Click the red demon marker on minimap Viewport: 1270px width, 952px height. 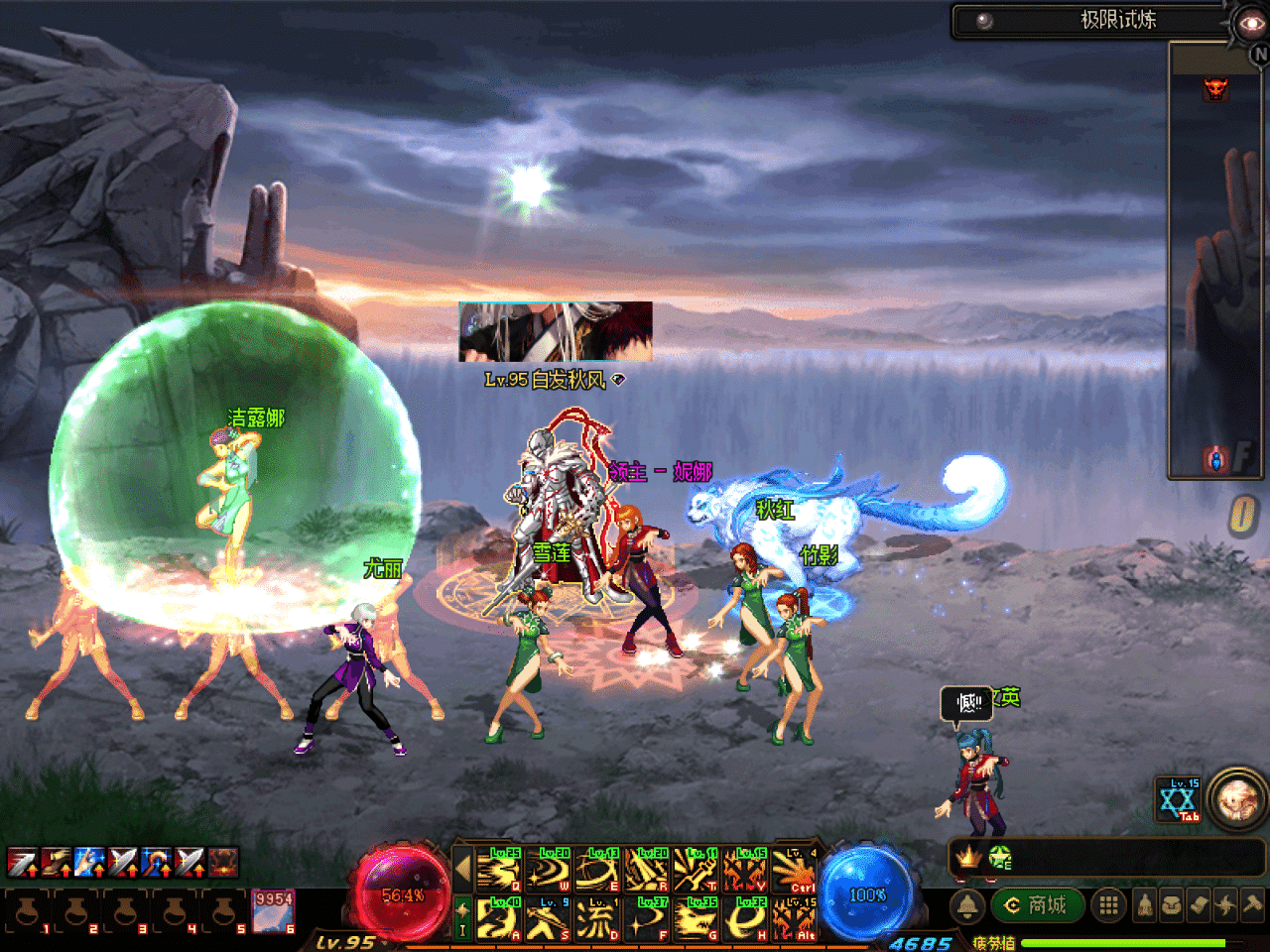click(x=1215, y=89)
